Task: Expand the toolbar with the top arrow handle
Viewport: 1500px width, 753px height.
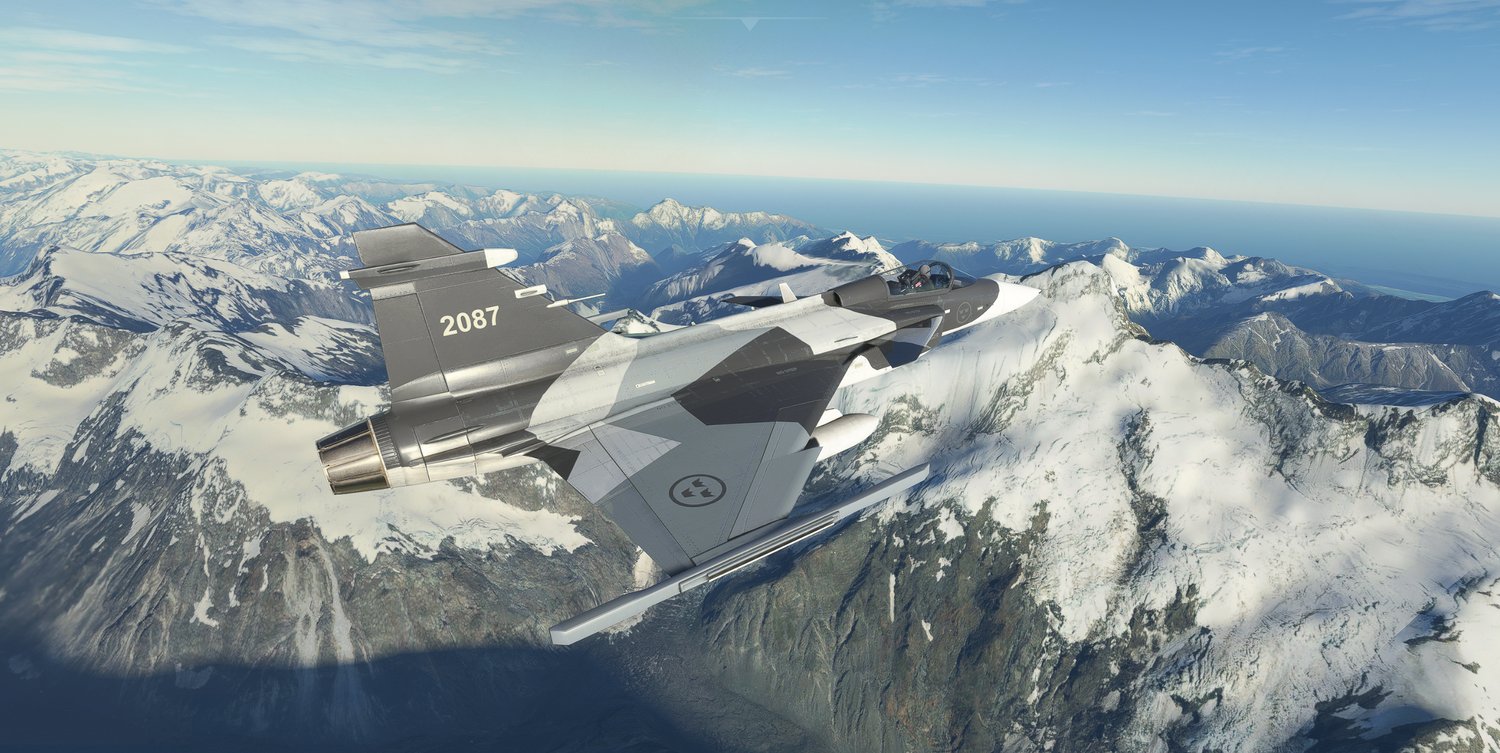Action: click(749, 23)
